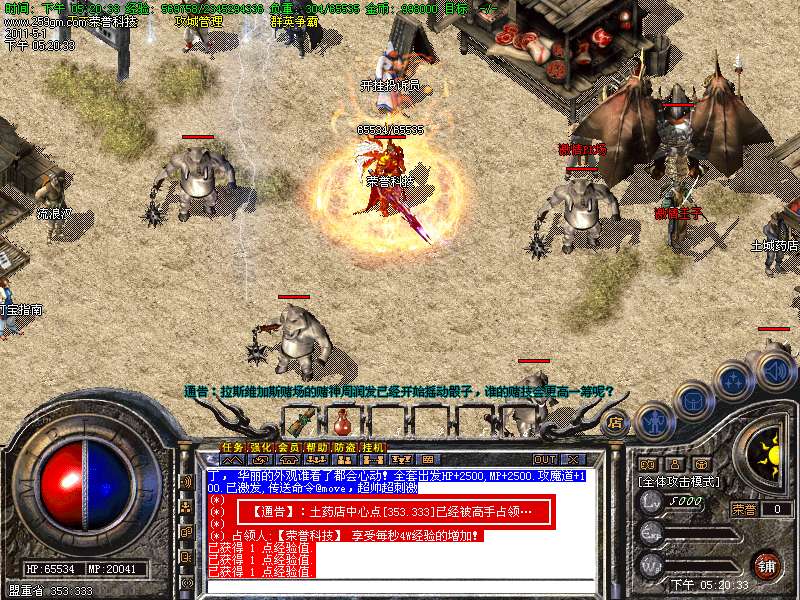Screen dimensions: 800x600
Task: Switch to the 强化 enhancement tab
Action: (x=260, y=447)
